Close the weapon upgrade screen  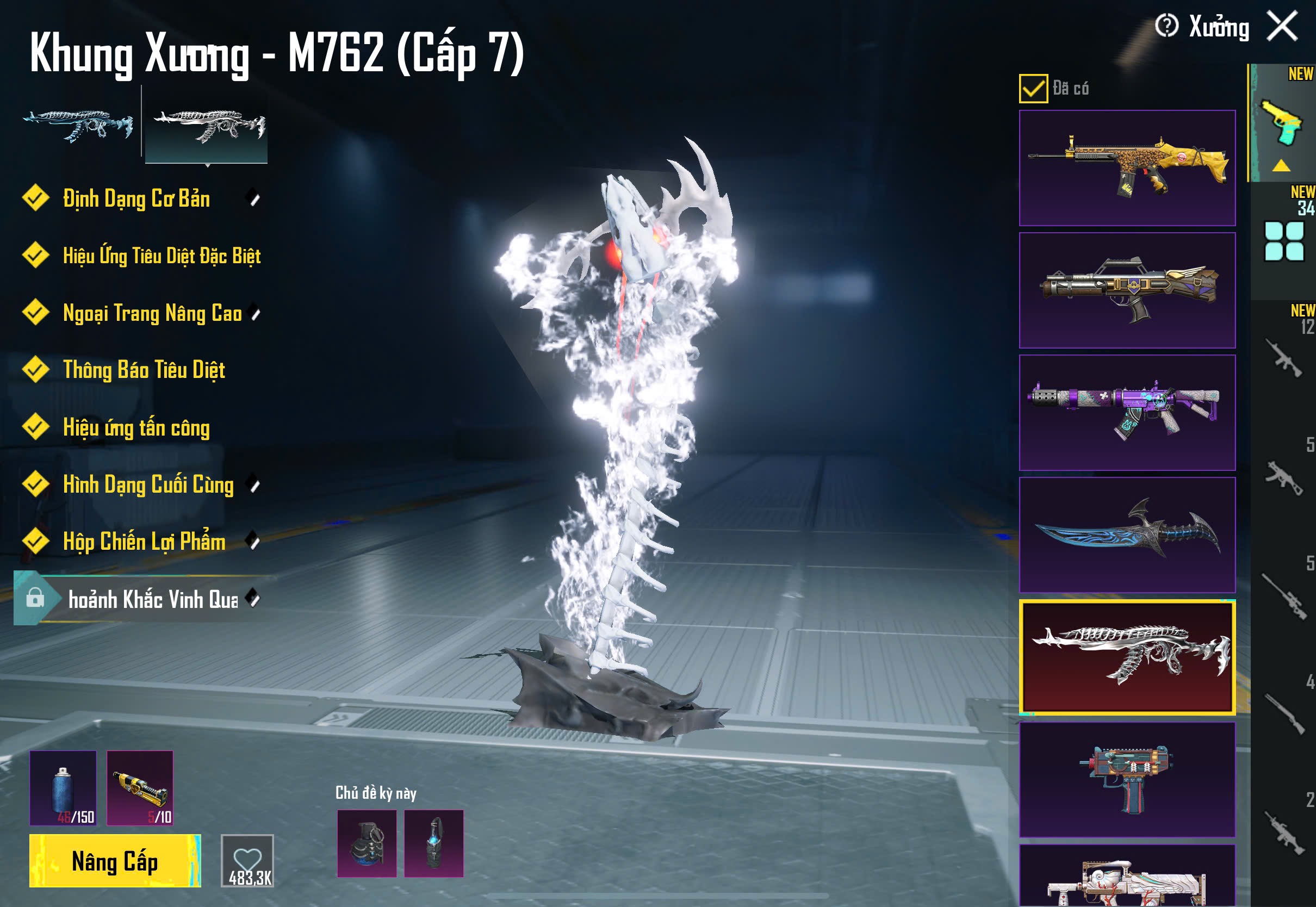tap(1282, 26)
